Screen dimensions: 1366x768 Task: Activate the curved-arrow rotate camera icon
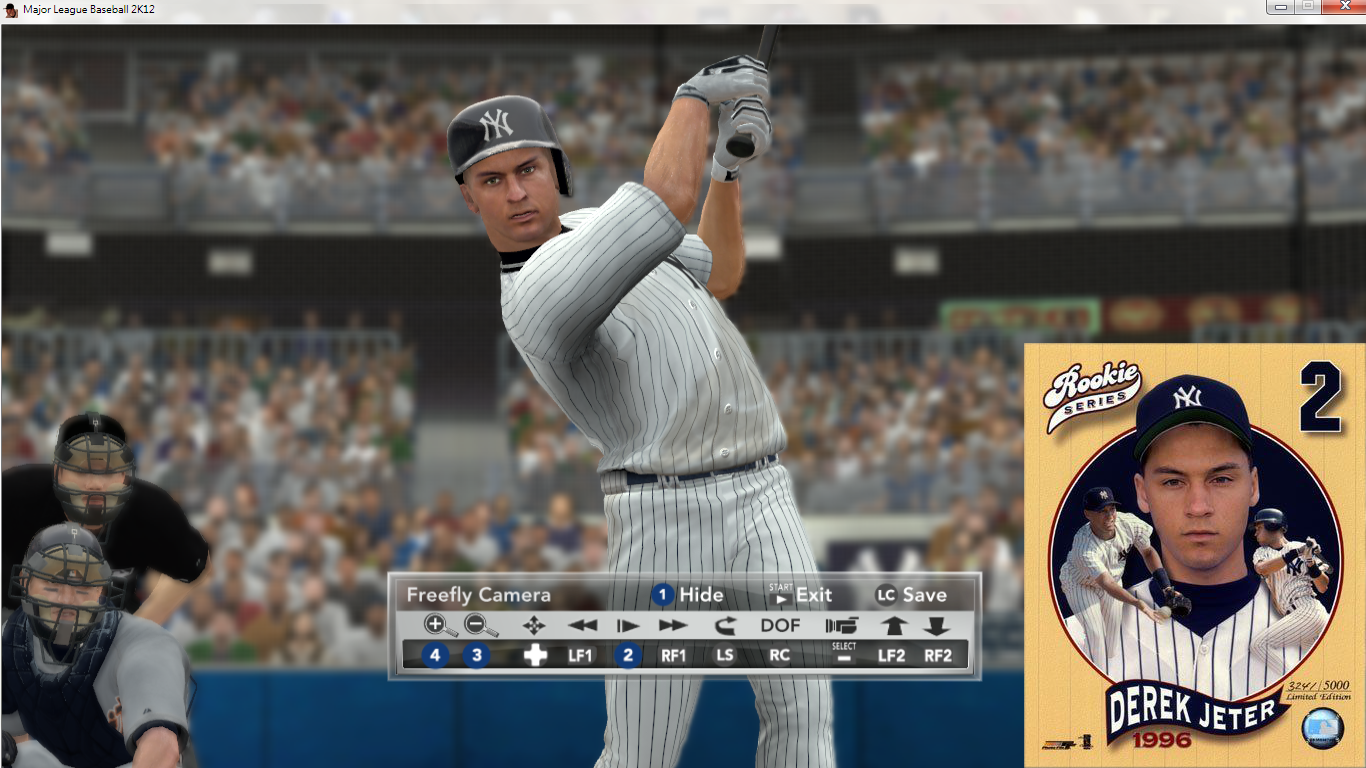[x=725, y=626]
